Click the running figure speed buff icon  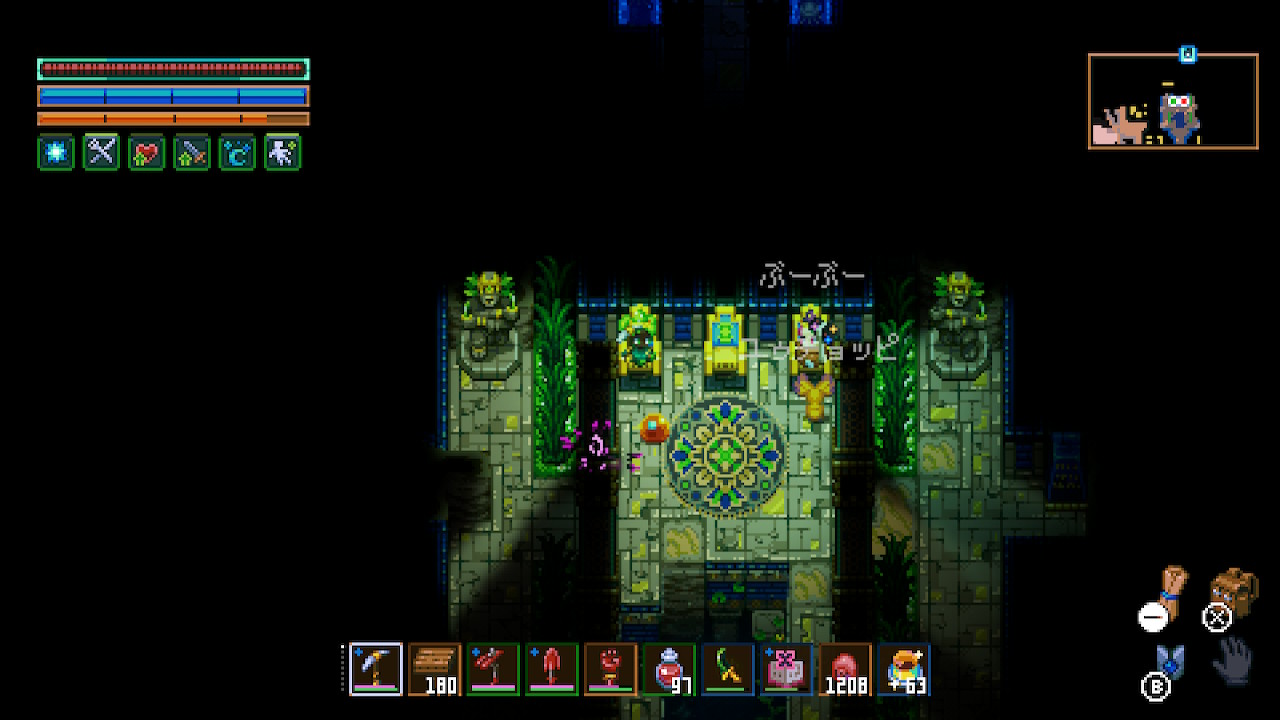pos(282,153)
